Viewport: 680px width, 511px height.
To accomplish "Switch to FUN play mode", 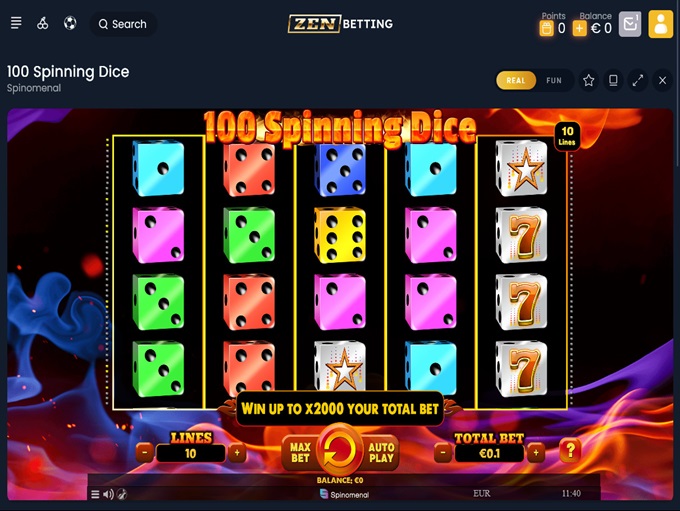I will [554, 81].
